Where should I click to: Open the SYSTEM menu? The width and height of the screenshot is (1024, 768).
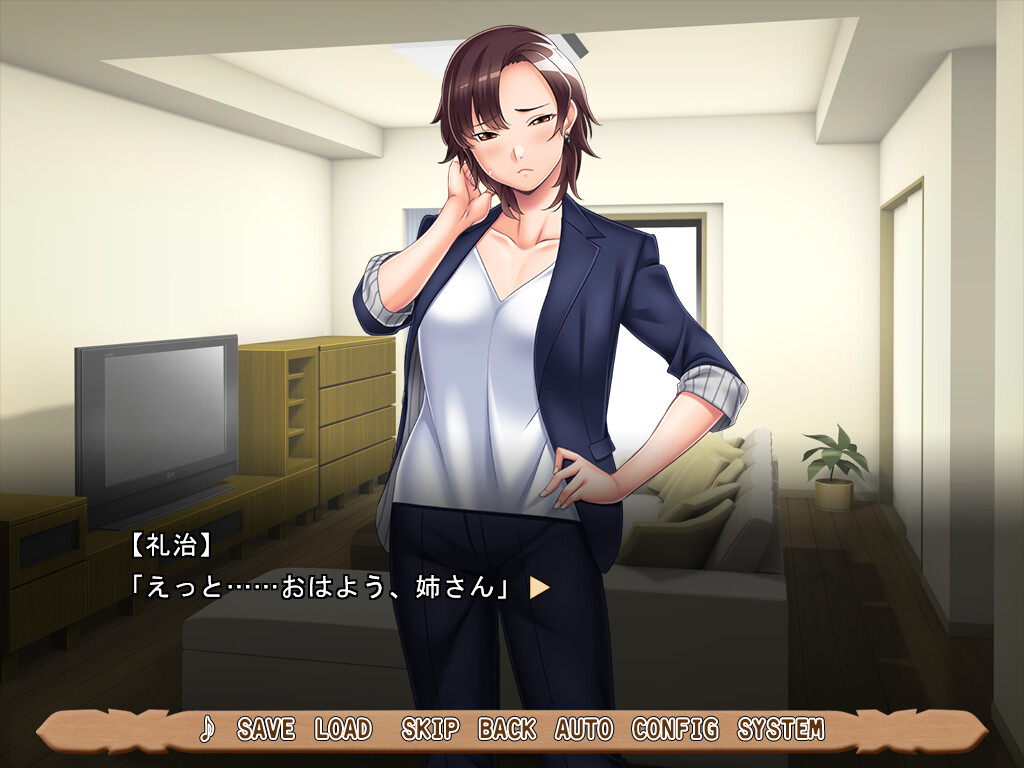click(x=781, y=730)
